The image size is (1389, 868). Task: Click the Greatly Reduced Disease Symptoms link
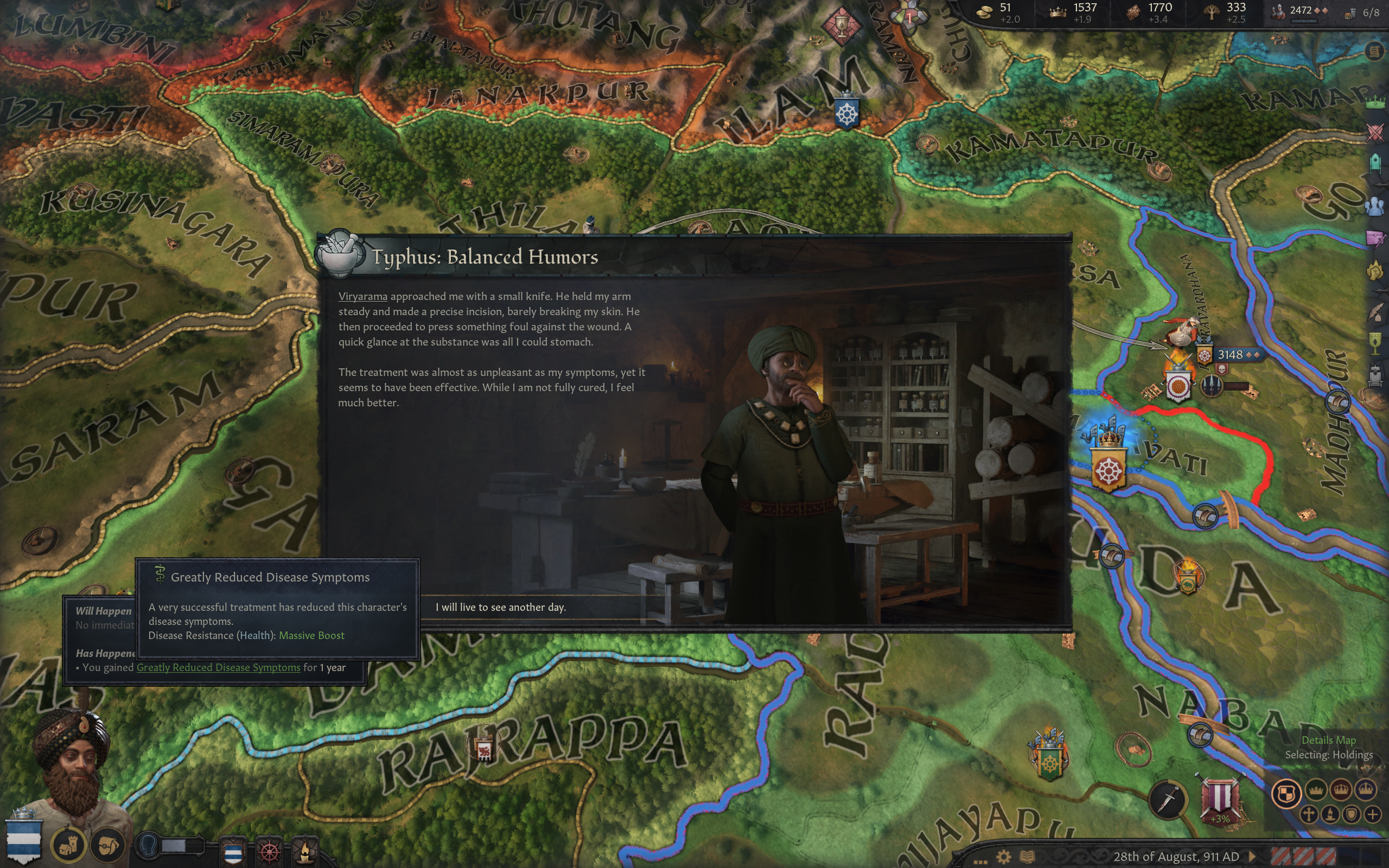click(218, 667)
